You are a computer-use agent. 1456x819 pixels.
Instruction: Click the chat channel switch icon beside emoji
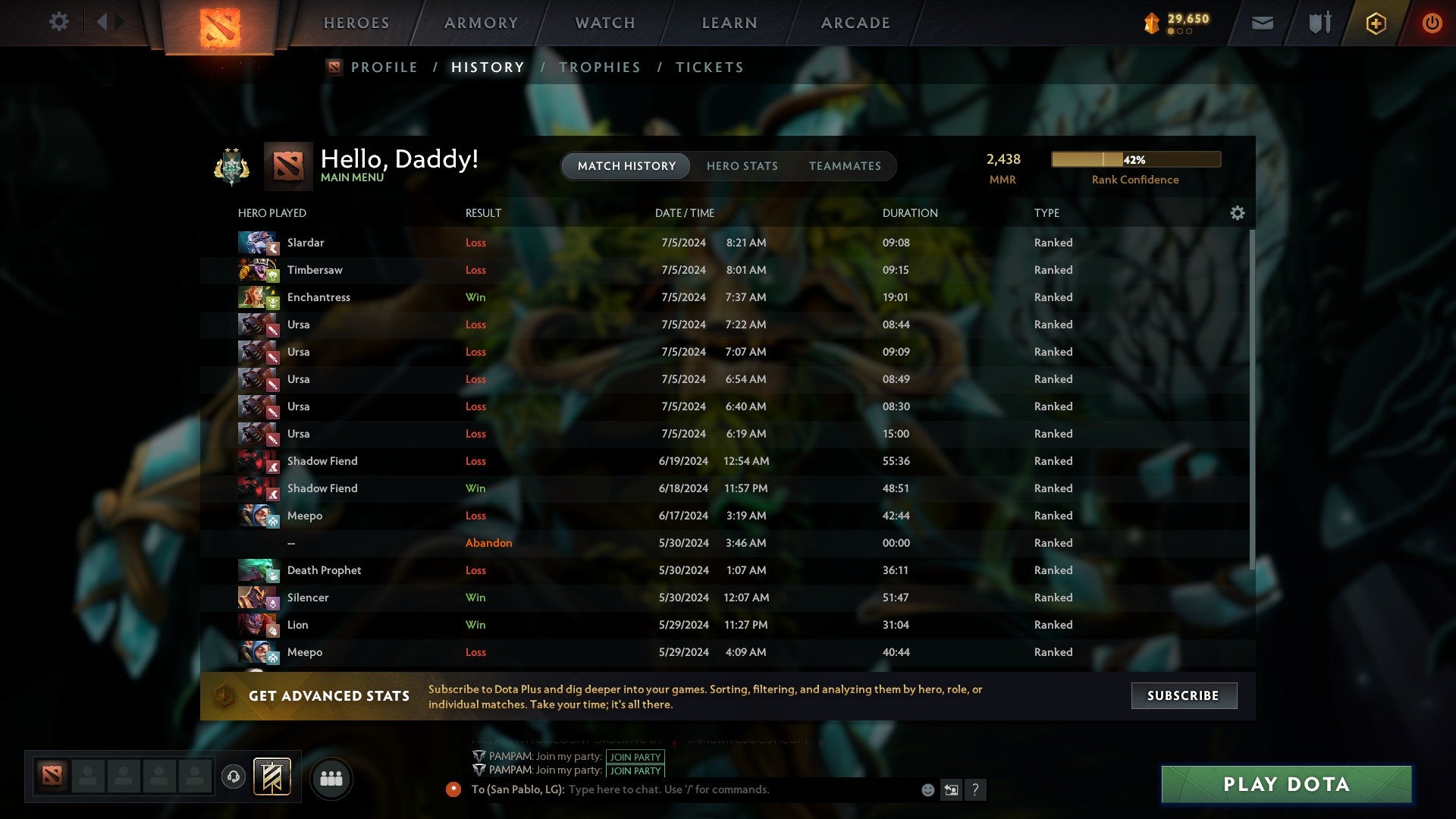point(952,789)
